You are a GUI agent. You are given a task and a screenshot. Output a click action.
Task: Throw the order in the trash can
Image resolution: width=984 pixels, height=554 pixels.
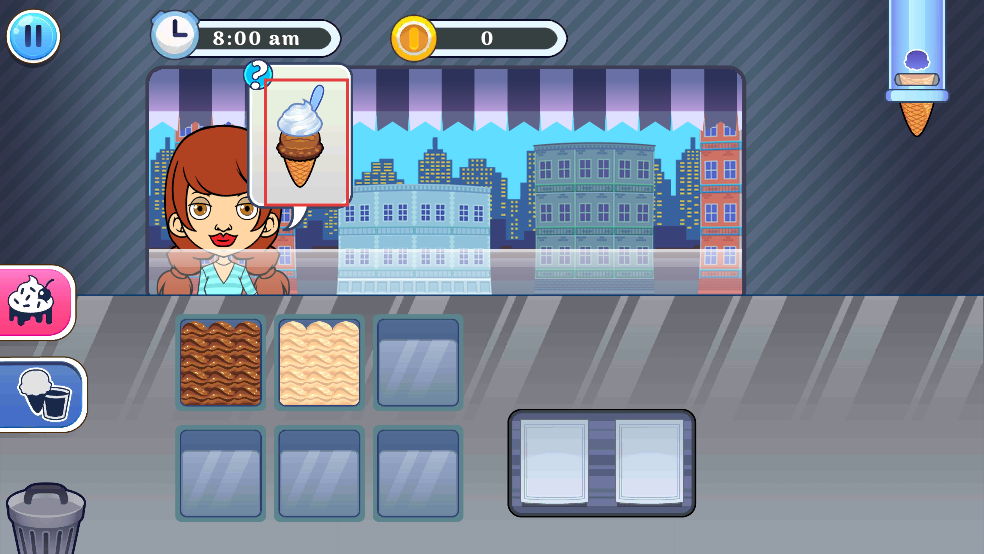45,520
